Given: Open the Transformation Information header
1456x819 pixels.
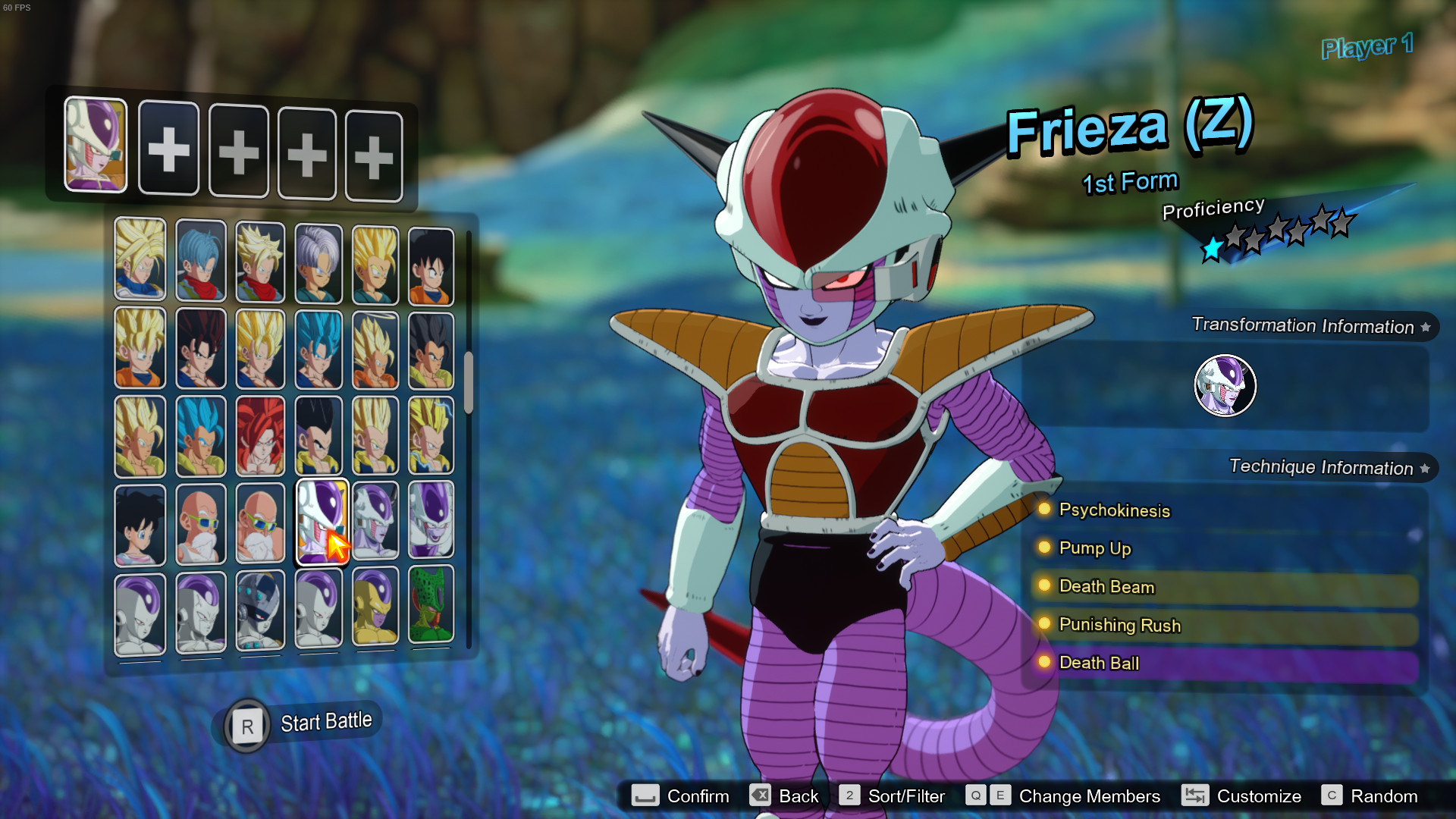Looking at the screenshot, I should [x=1303, y=326].
